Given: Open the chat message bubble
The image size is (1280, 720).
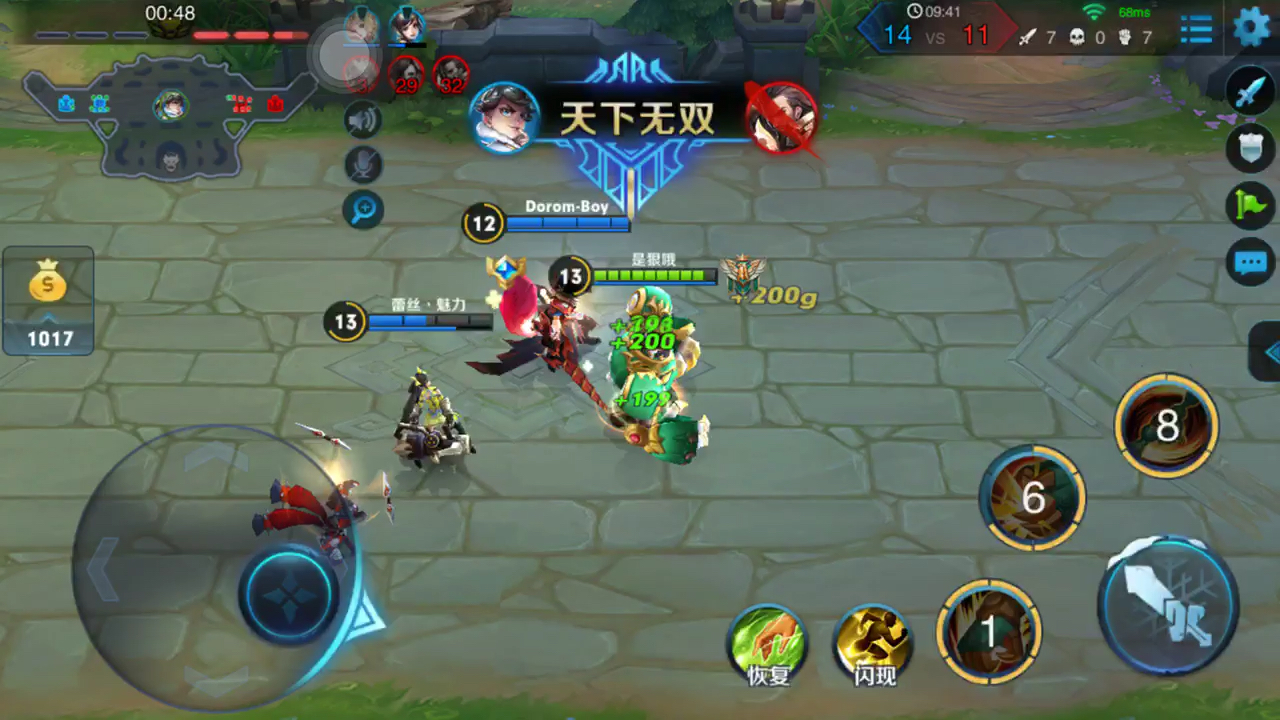Looking at the screenshot, I should tap(1250, 263).
